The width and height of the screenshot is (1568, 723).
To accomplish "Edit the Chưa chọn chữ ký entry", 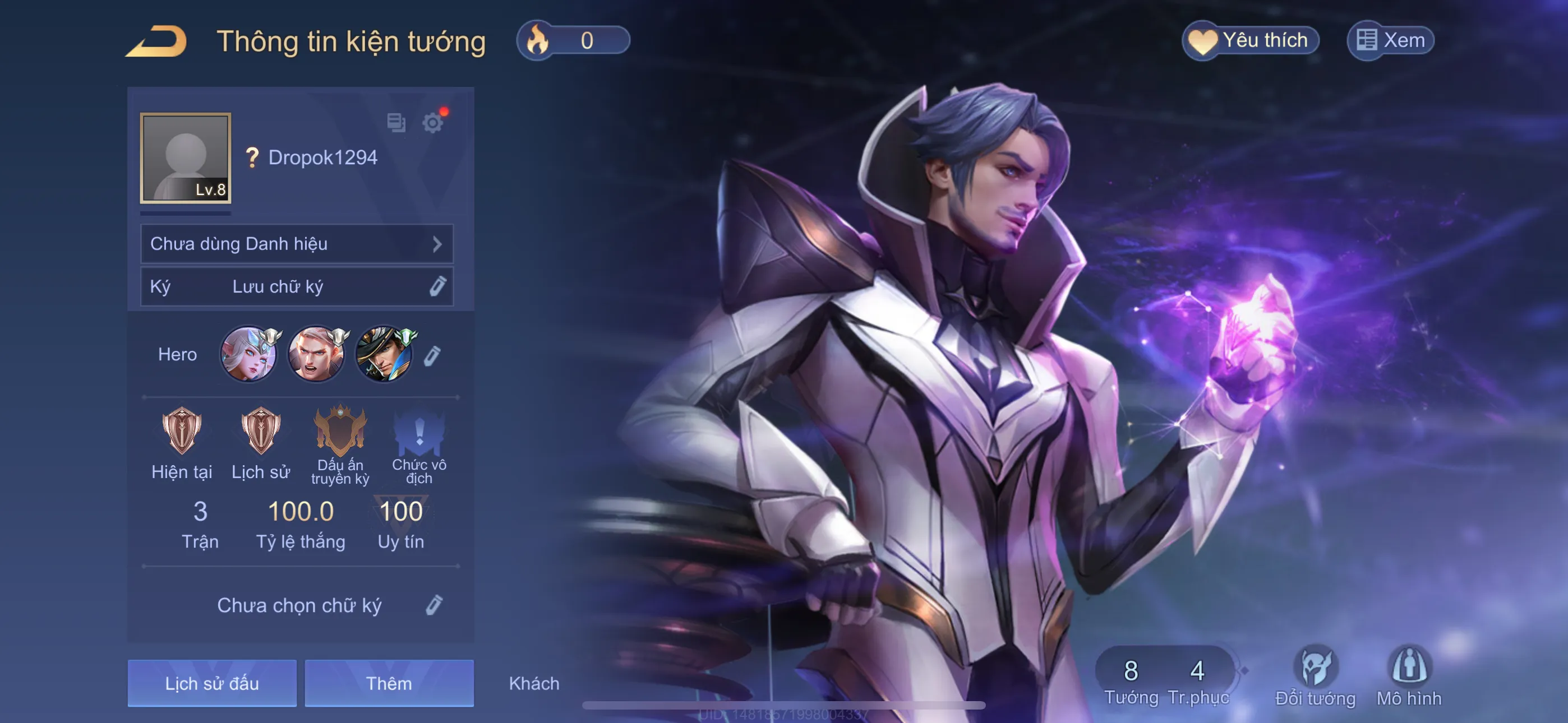I will [433, 605].
